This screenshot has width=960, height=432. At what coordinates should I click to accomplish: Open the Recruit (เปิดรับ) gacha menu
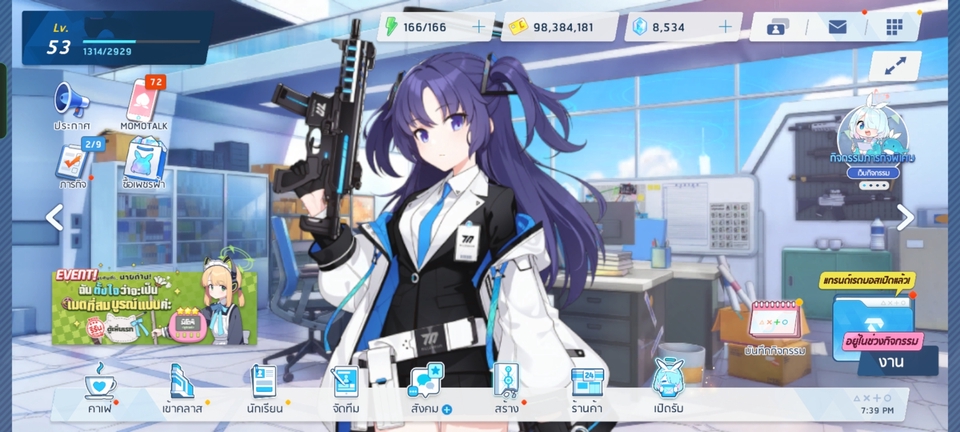(x=667, y=388)
